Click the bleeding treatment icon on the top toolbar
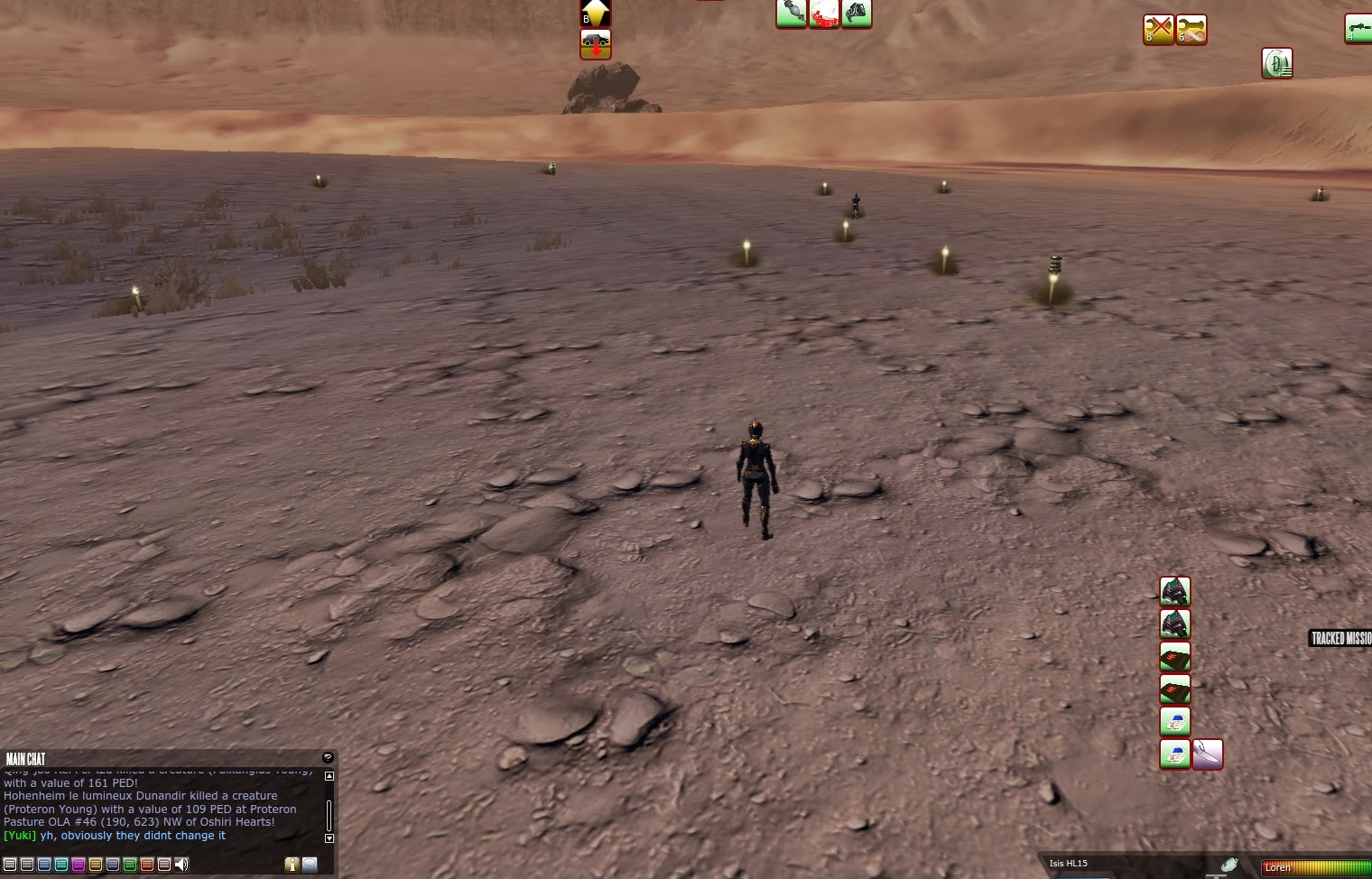The height and width of the screenshot is (879, 1372). tap(822, 14)
